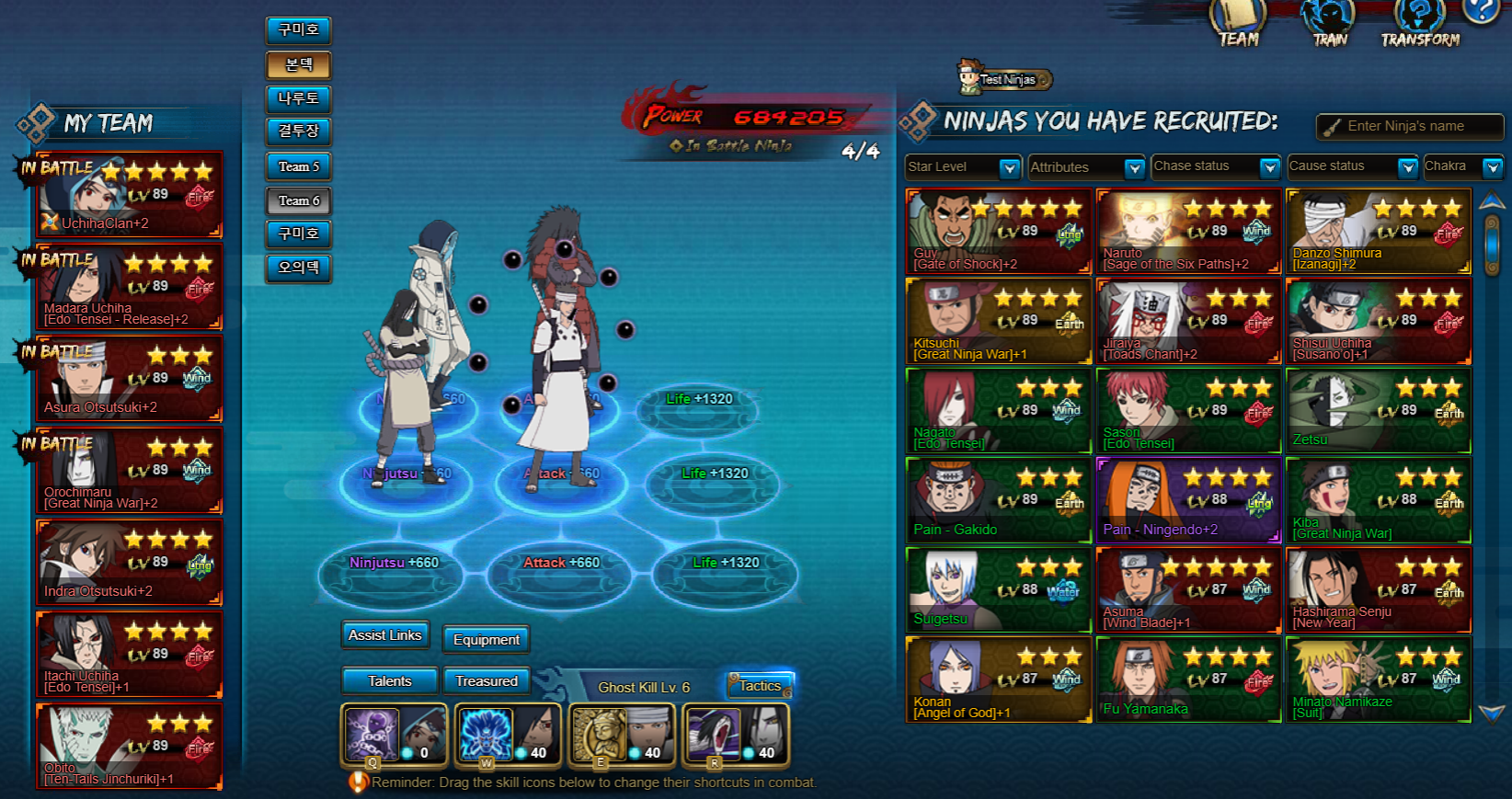Select Indra Otsutsuki in My Team list
1512x799 pixels.
pyautogui.click(x=129, y=562)
